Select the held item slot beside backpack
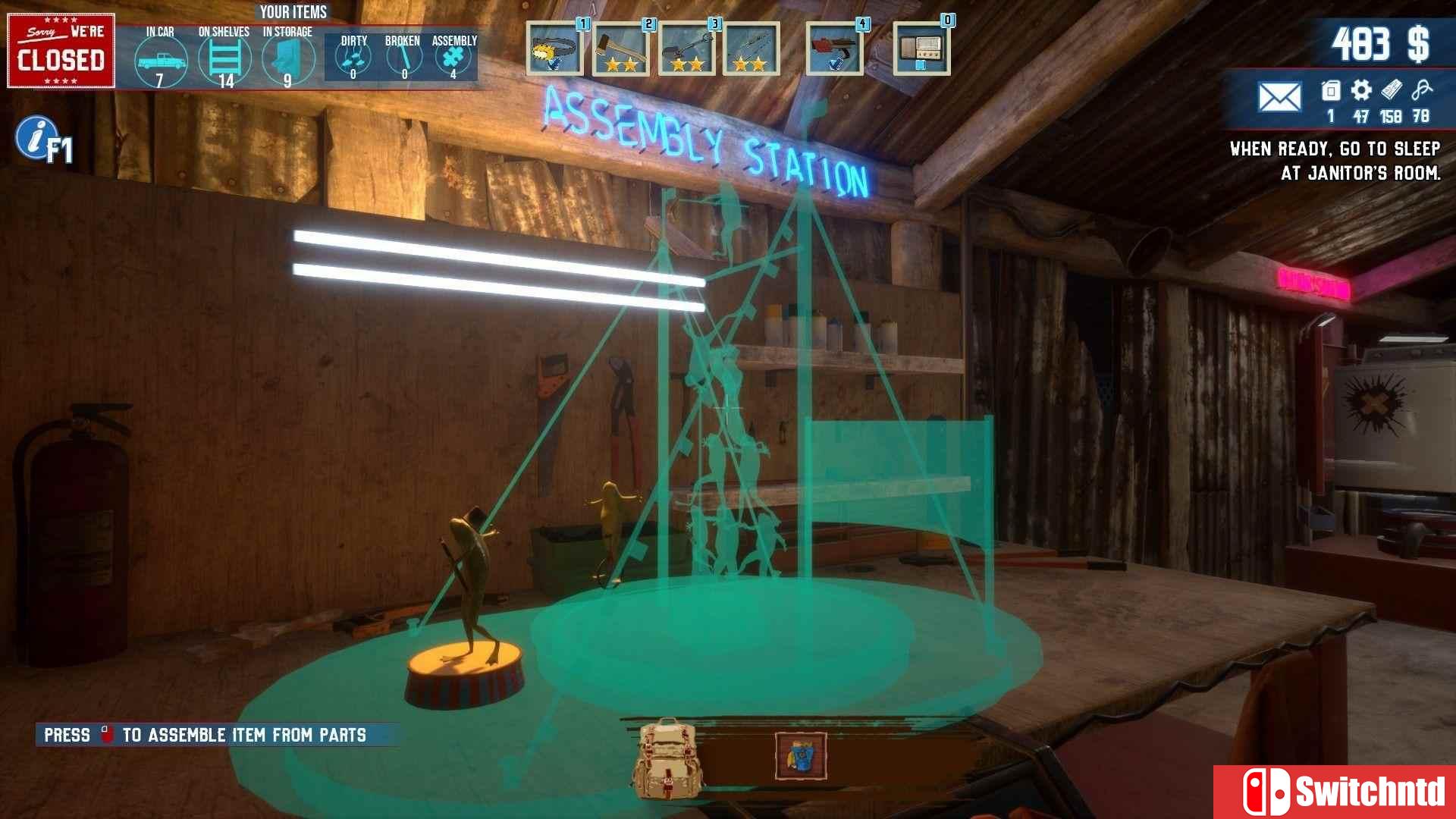 click(x=801, y=756)
